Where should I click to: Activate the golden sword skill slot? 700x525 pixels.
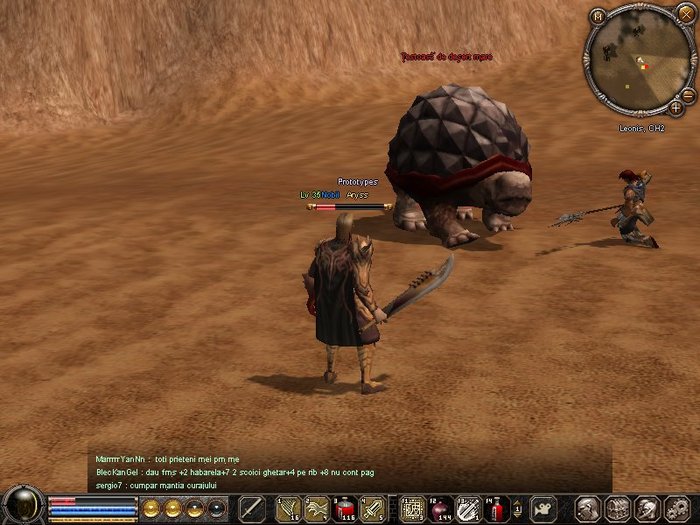pos(373,508)
